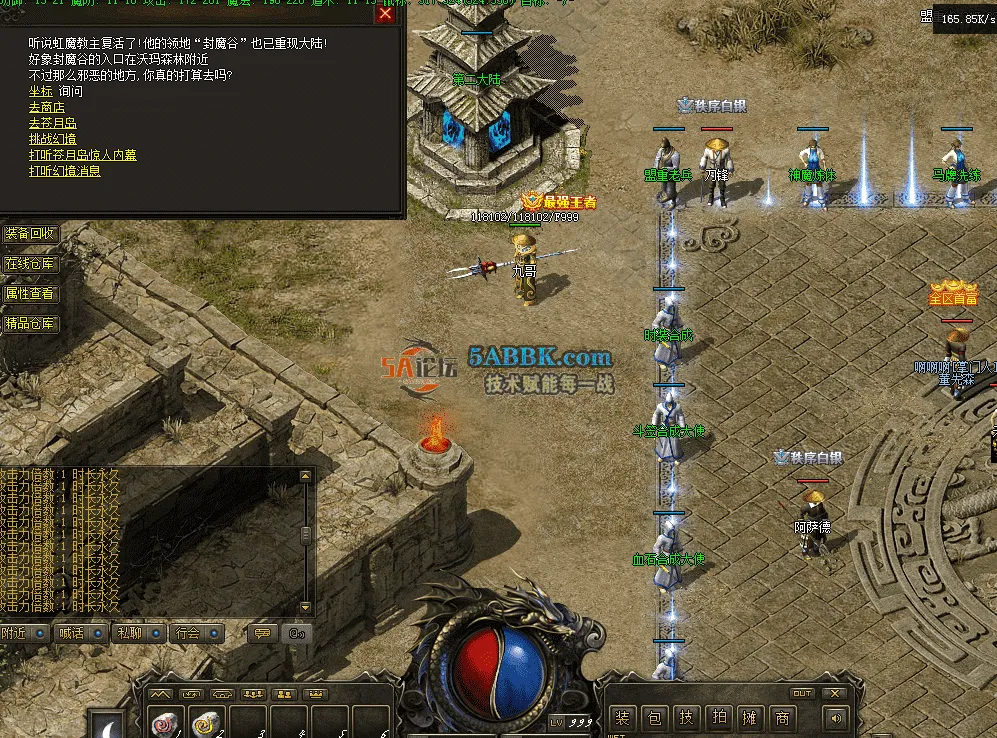Use the yellow swirl scroll in hotbar
997x738 pixels.
click(x=206, y=724)
